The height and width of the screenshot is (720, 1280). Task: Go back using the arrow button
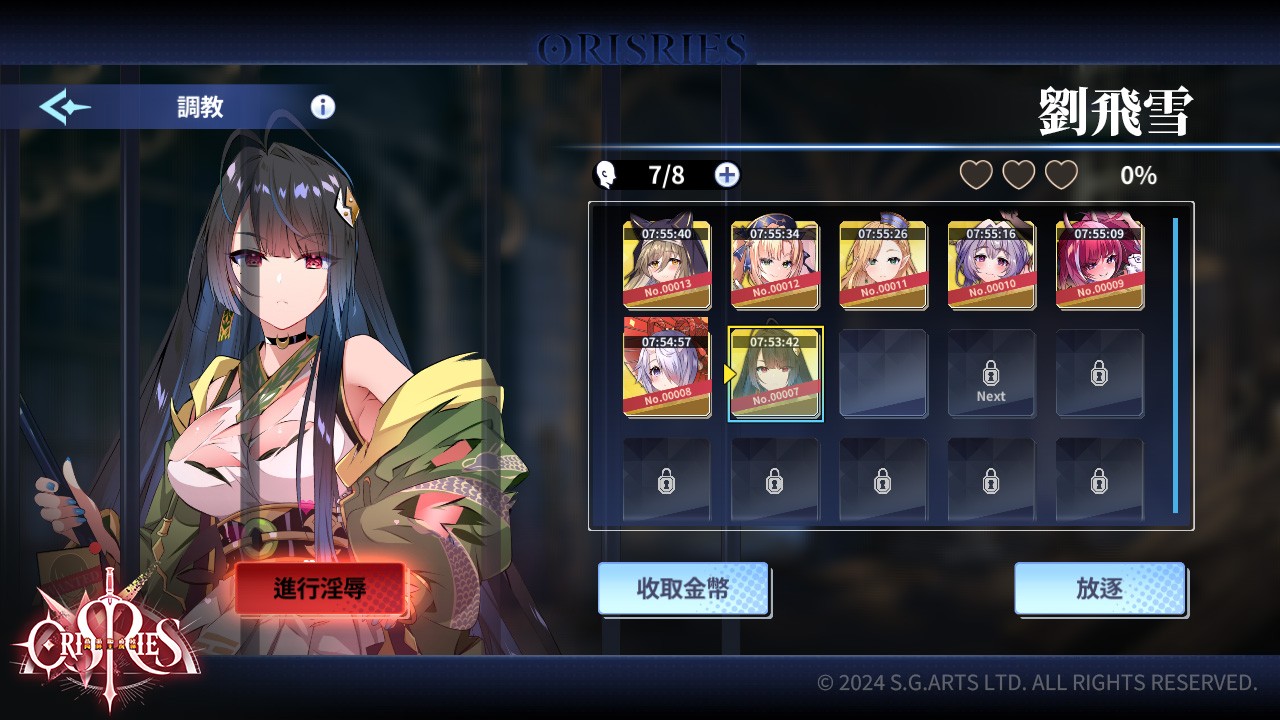coord(65,107)
